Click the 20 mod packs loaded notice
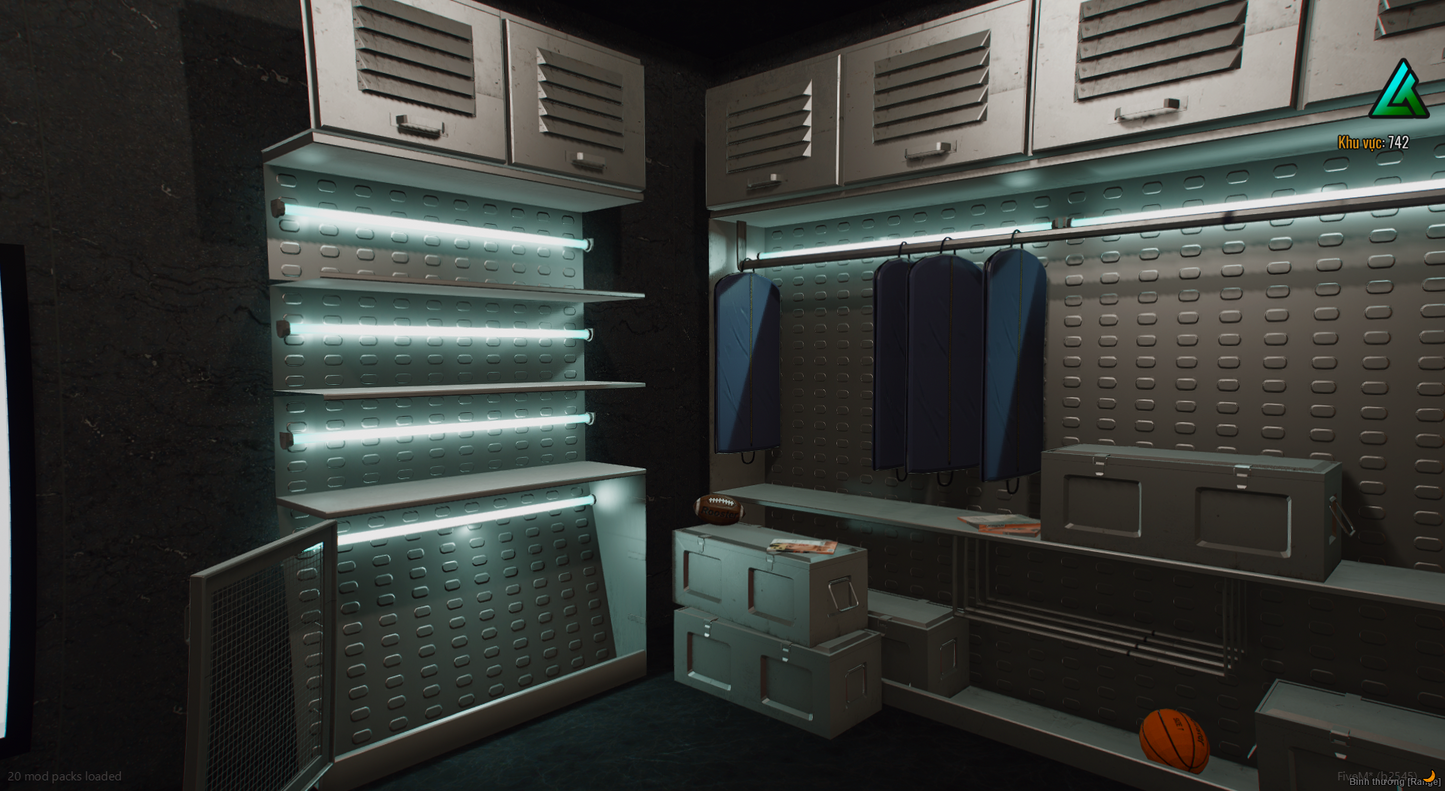This screenshot has width=1445, height=791. (62, 776)
